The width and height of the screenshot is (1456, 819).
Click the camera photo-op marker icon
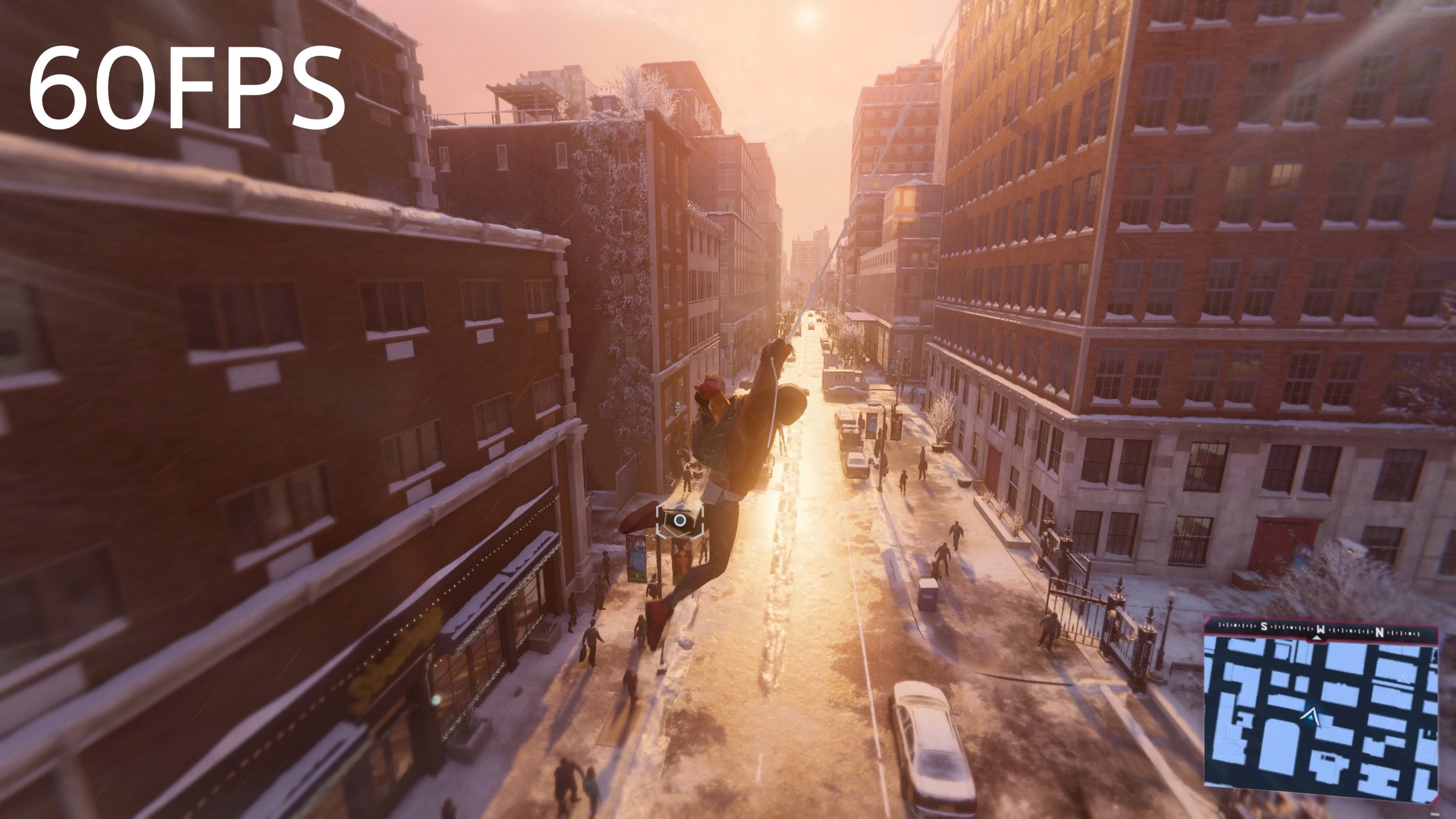click(x=680, y=520)
